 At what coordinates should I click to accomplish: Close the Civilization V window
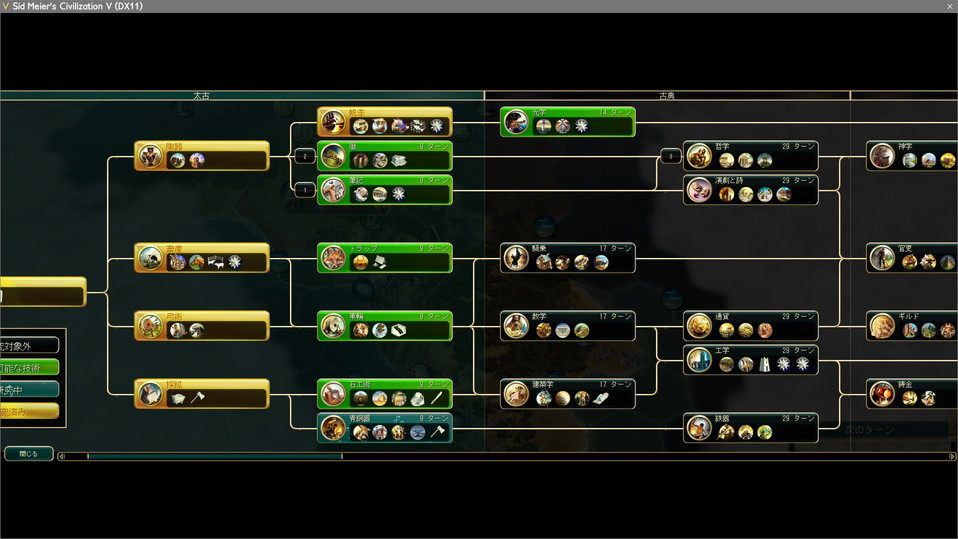(x=949, y=6)
